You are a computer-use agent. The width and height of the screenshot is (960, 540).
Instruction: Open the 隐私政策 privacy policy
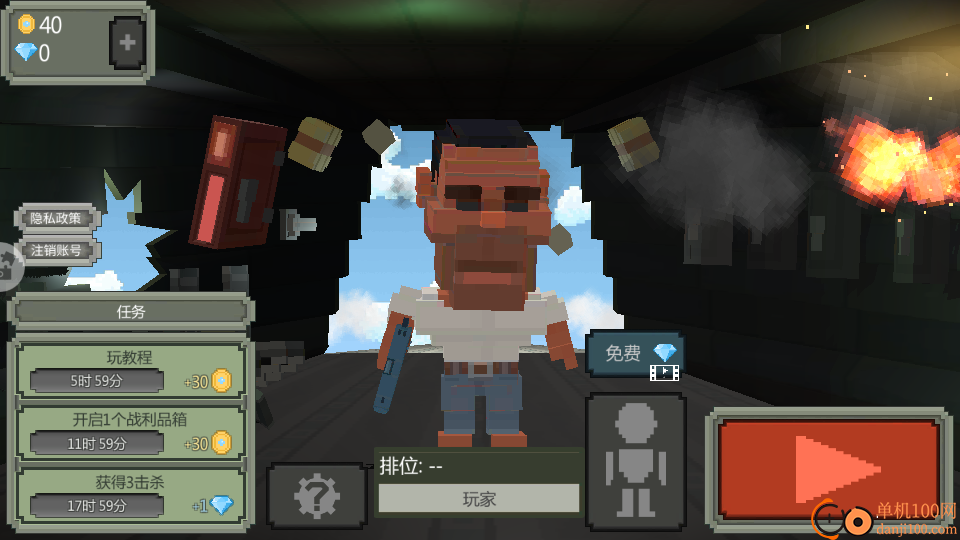[x=56, y=218]
